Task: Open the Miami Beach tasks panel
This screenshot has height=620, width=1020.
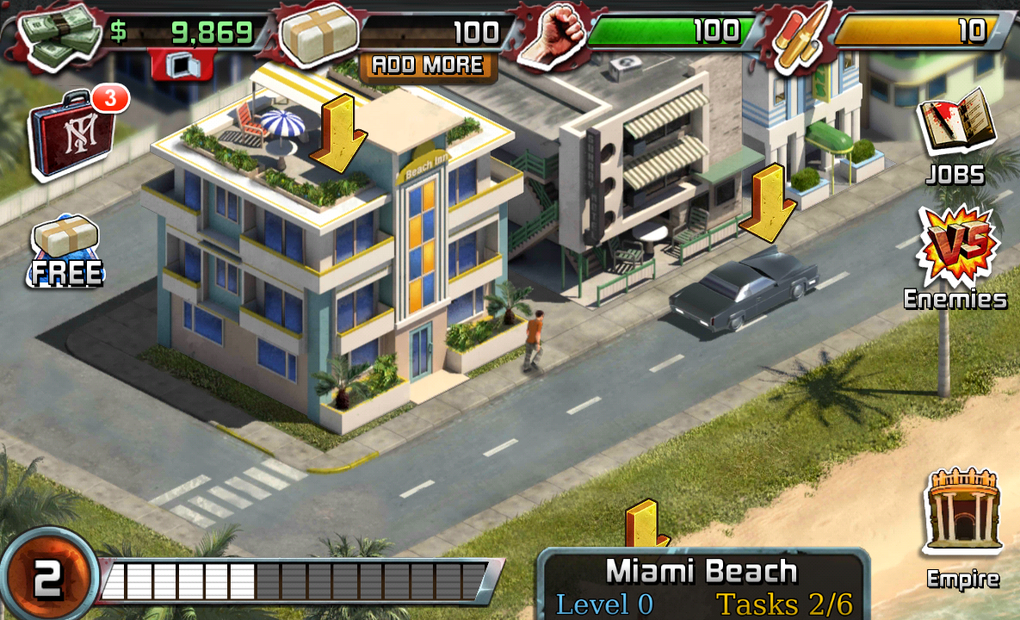Action: coord(704,586)
